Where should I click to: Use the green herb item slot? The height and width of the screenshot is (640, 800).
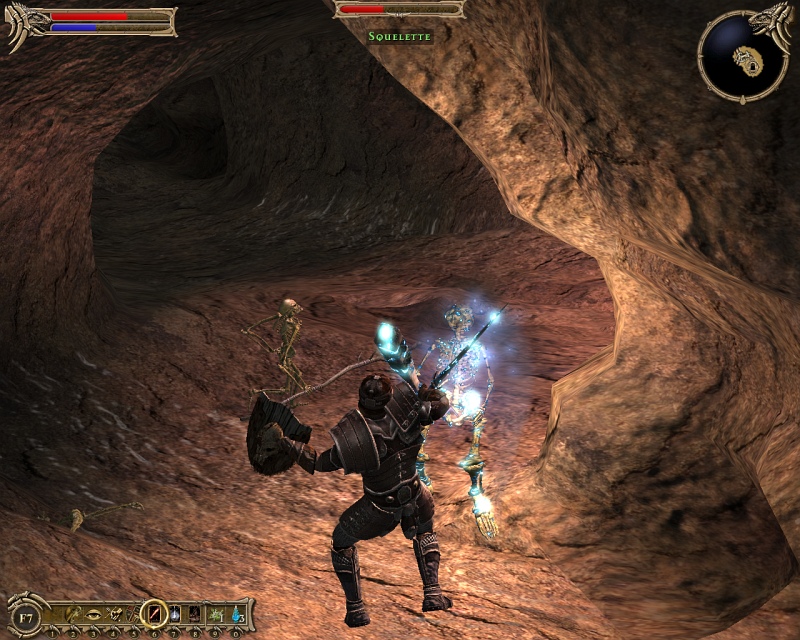coord(216,613)
